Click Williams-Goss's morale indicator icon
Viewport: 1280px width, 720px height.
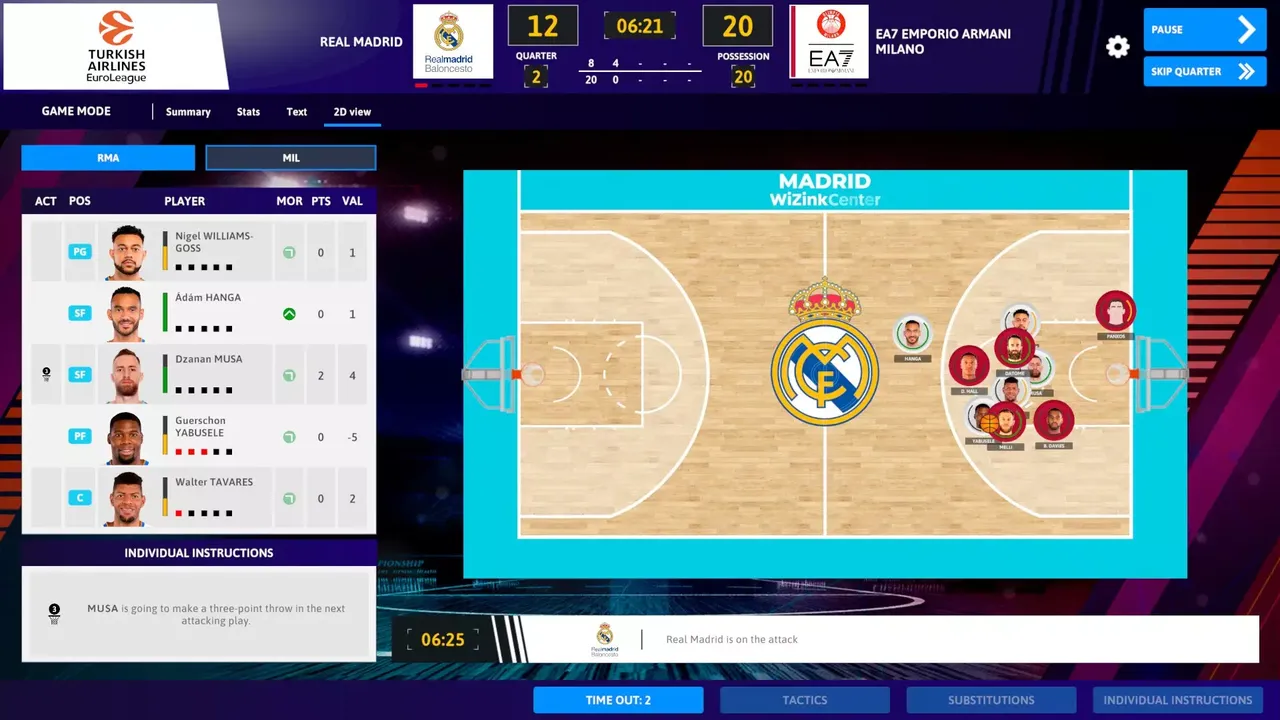289,252
